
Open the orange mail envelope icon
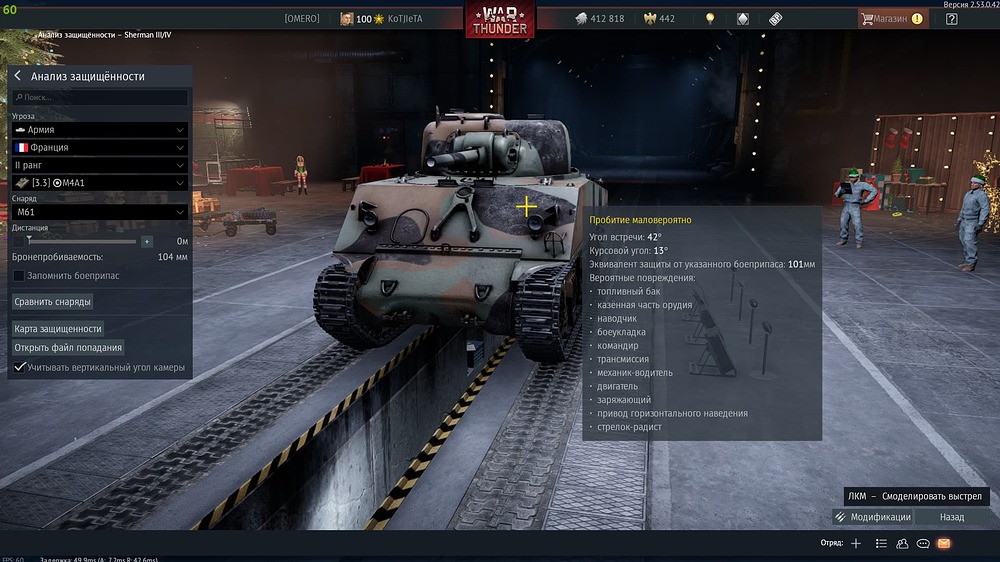943,543
